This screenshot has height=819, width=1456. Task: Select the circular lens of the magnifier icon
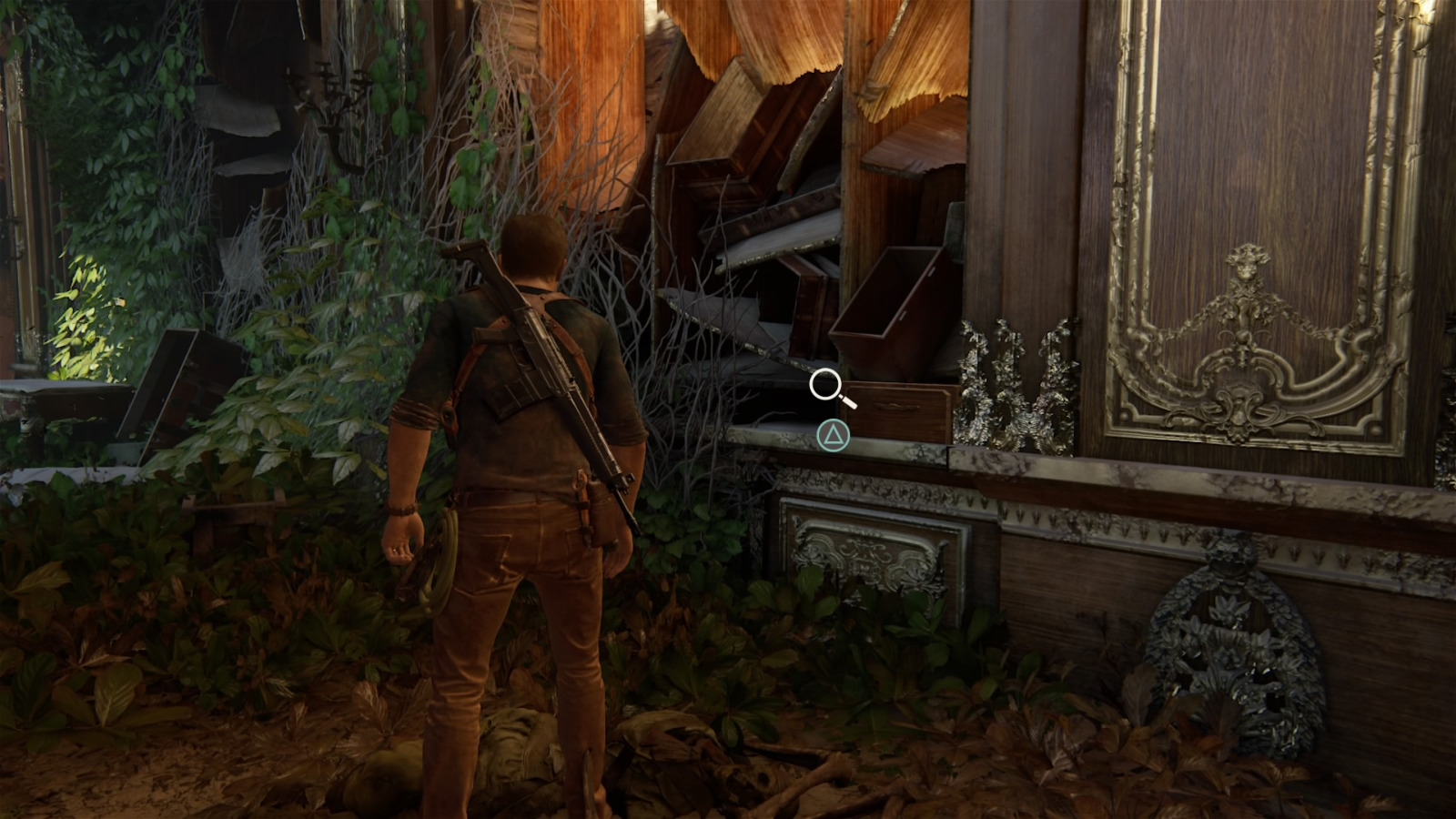(x=824, y=383)
